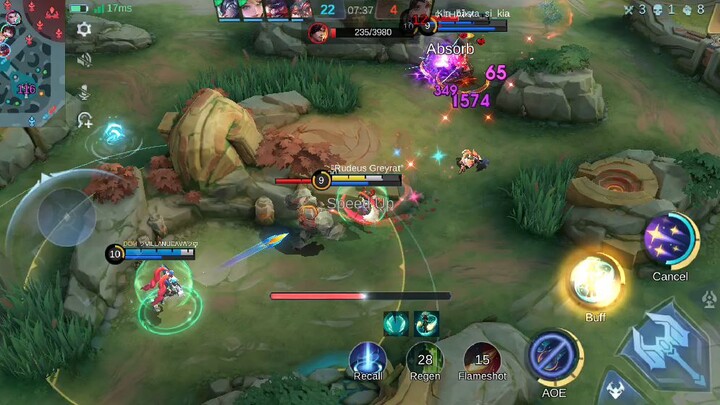Image resolution: width=720 pixels, height=405 pixels.
Task: Use the virtual movement joystick
Action: (x=66, y=216)
